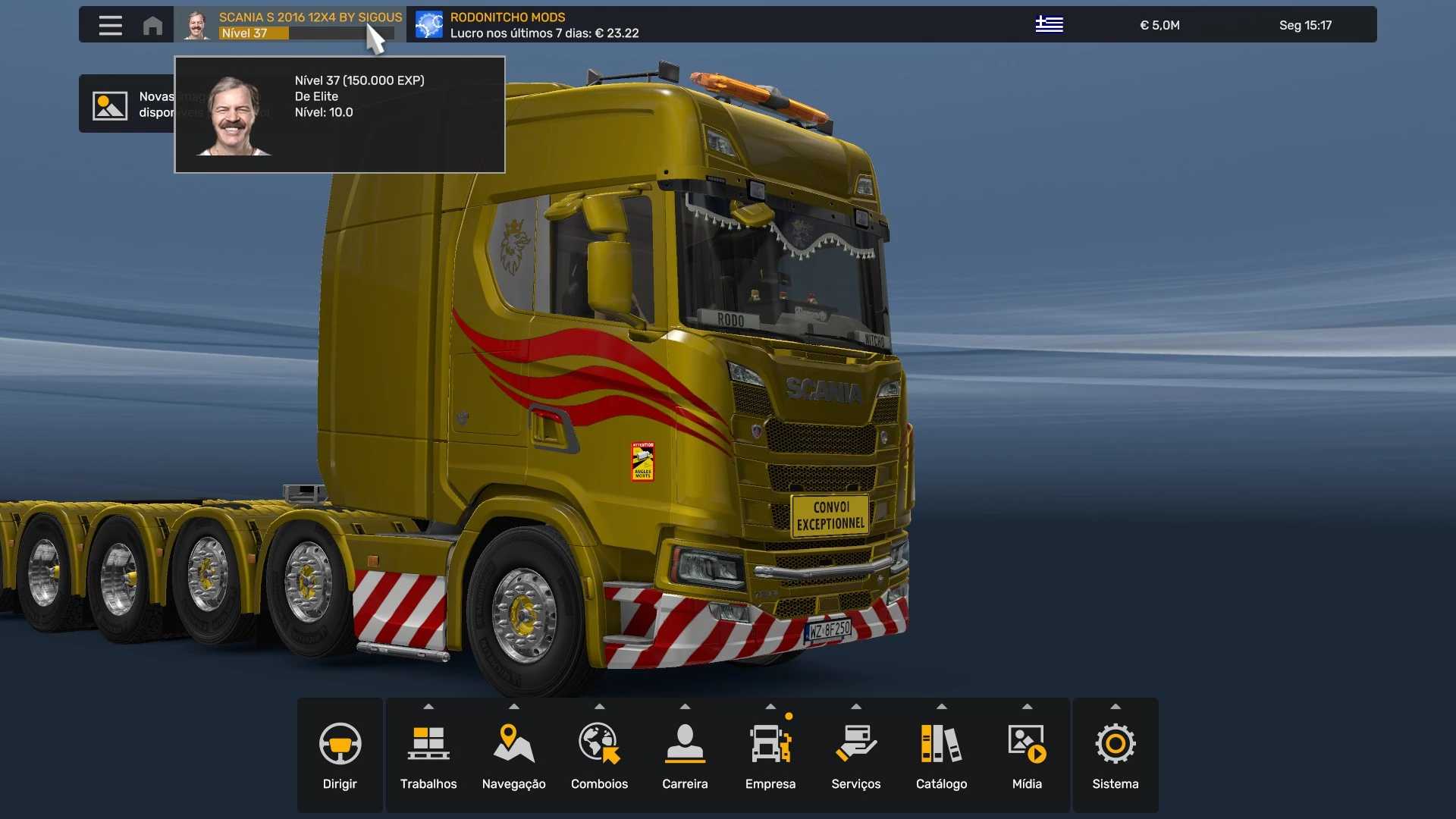Open the hamburger menu icon
This screenshot has width=1456, height=819.
[x=110, y=25]
